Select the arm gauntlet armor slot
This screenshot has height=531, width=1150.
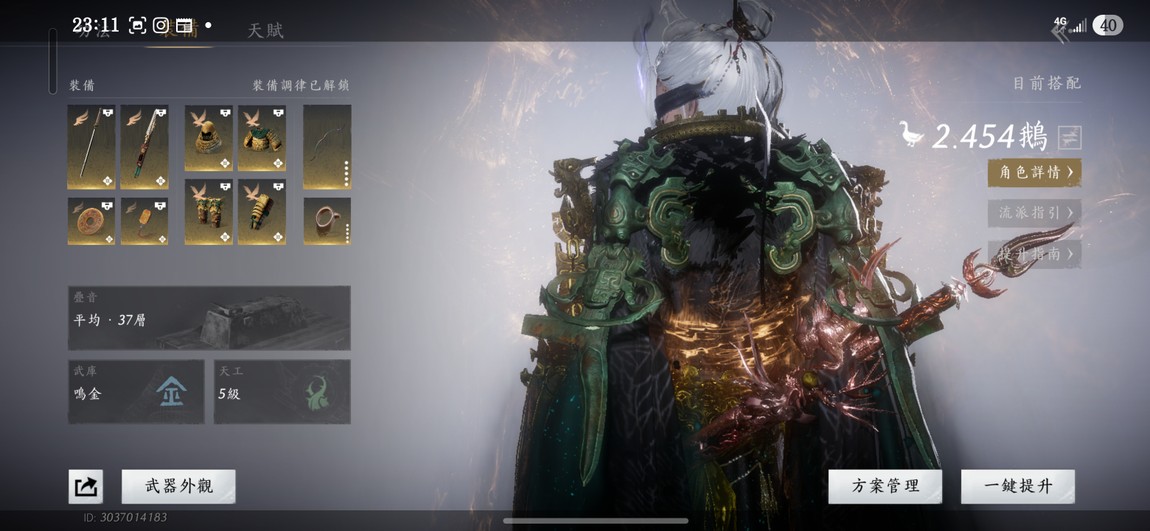click(x=262, y=212)
